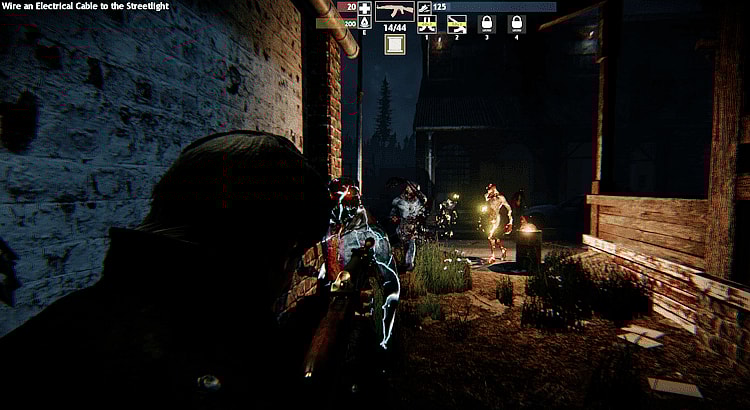The height and width of the screenshot is (410, 750).
Task: Select the AK-47 rifle weapon slot
Action: 395,12
